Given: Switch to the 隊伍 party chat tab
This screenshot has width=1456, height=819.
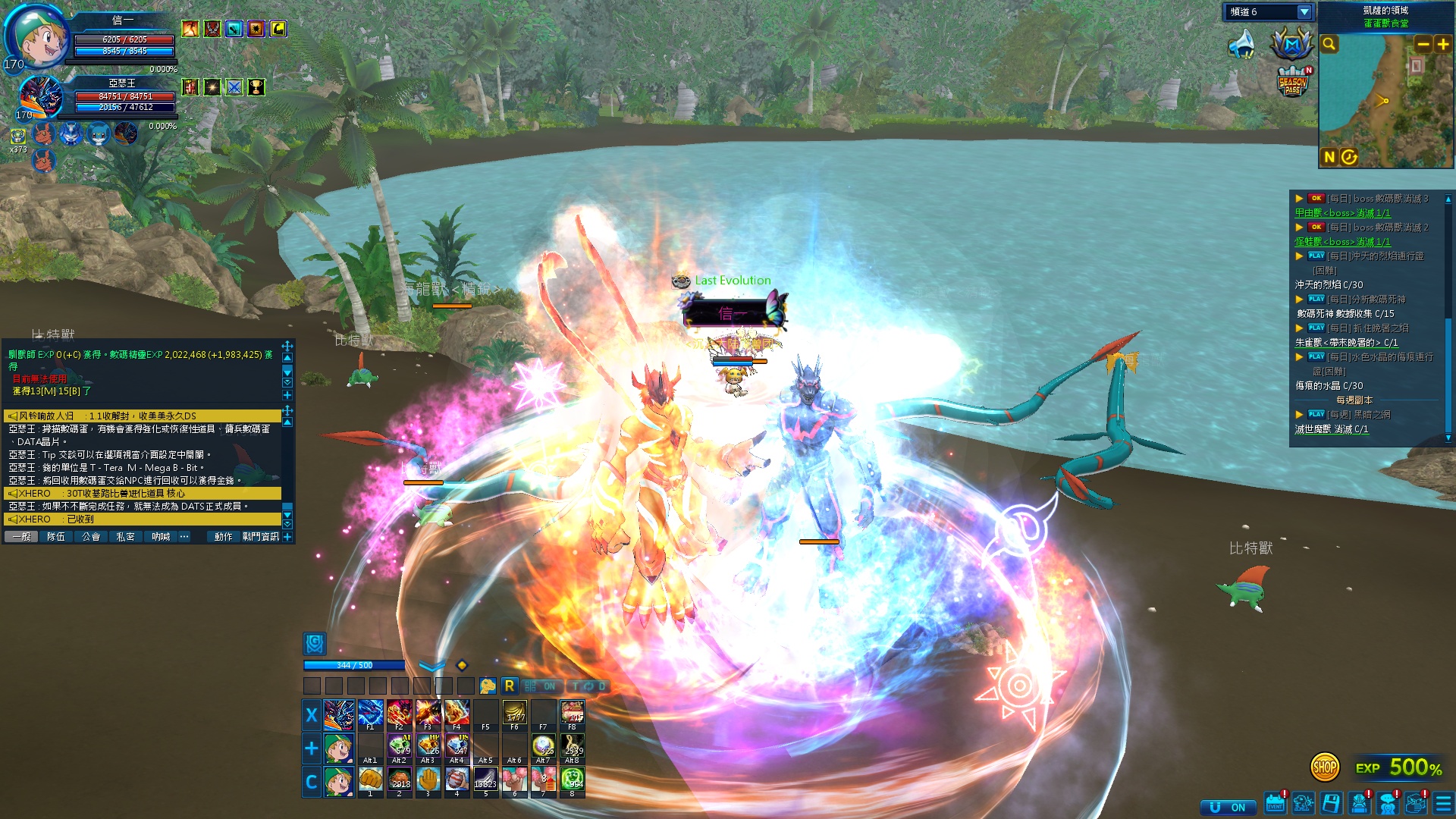Looking at the screenshot, I should click(56, 537).
